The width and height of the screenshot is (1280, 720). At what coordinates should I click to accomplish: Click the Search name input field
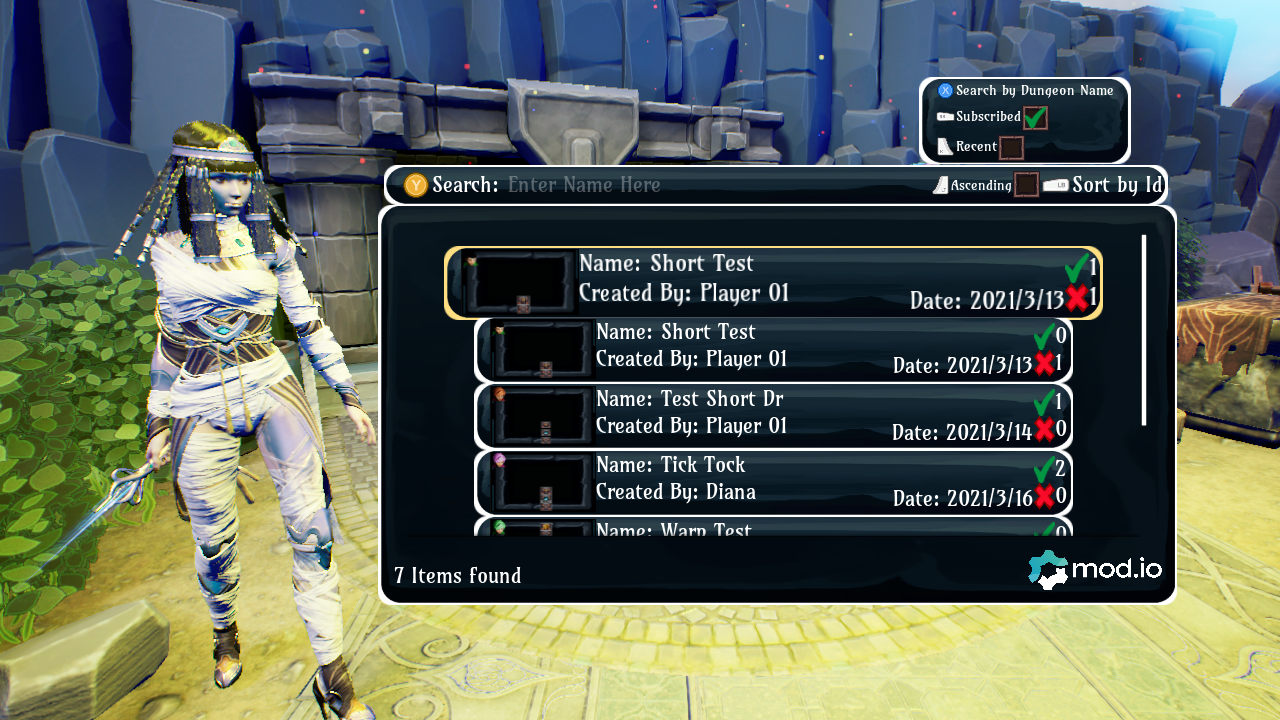pos(640,185)
